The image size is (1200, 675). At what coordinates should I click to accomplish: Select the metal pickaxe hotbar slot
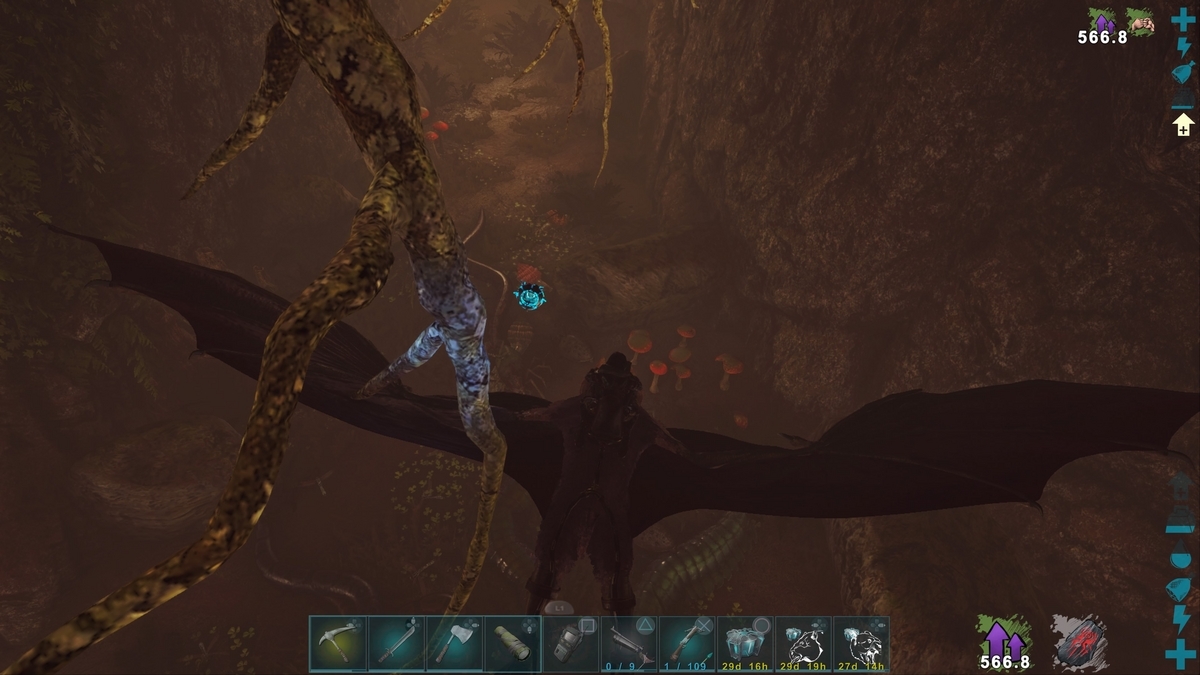[338, 643]
